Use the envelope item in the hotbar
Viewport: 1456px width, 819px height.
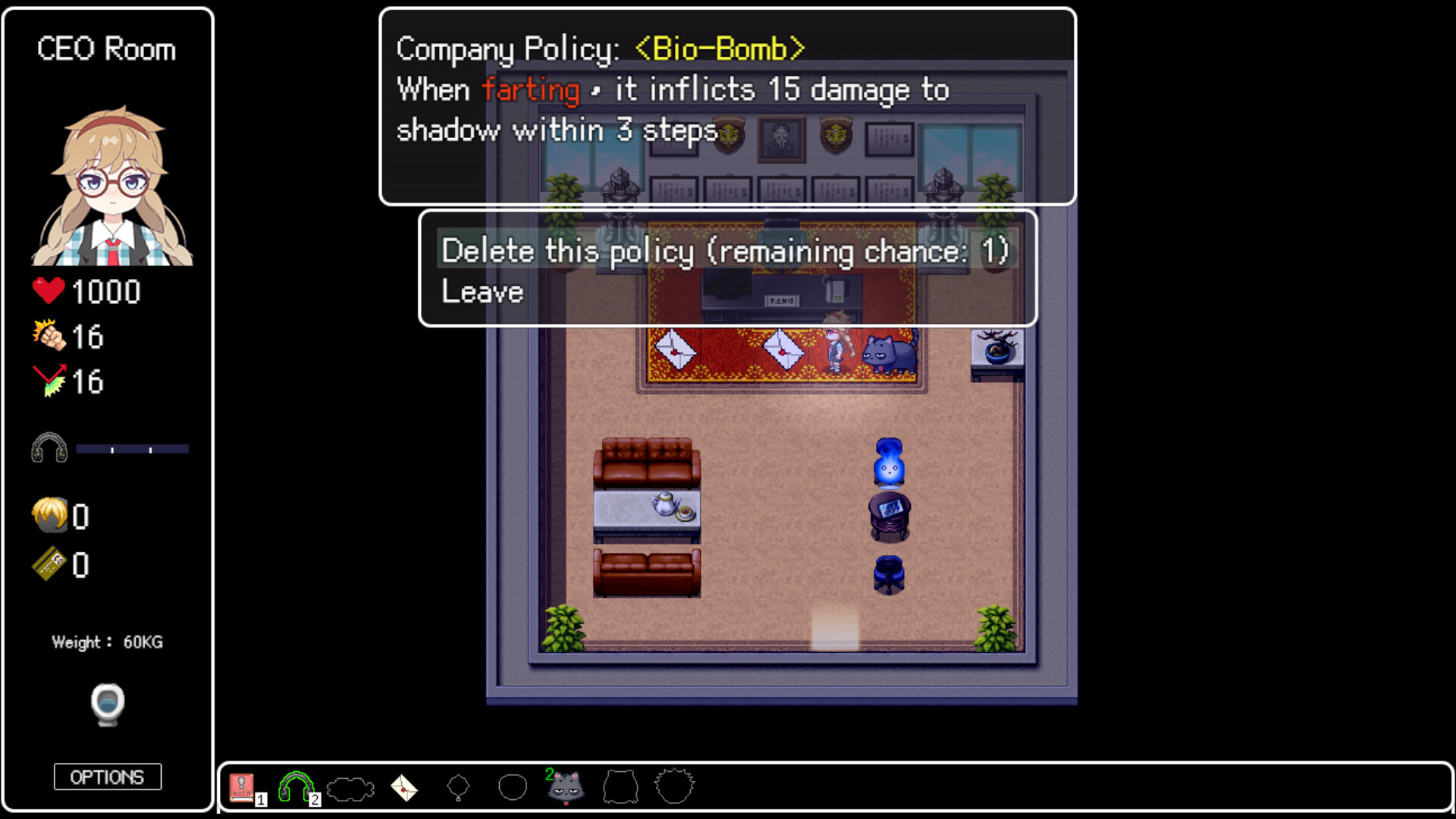[x=404, y=787]
